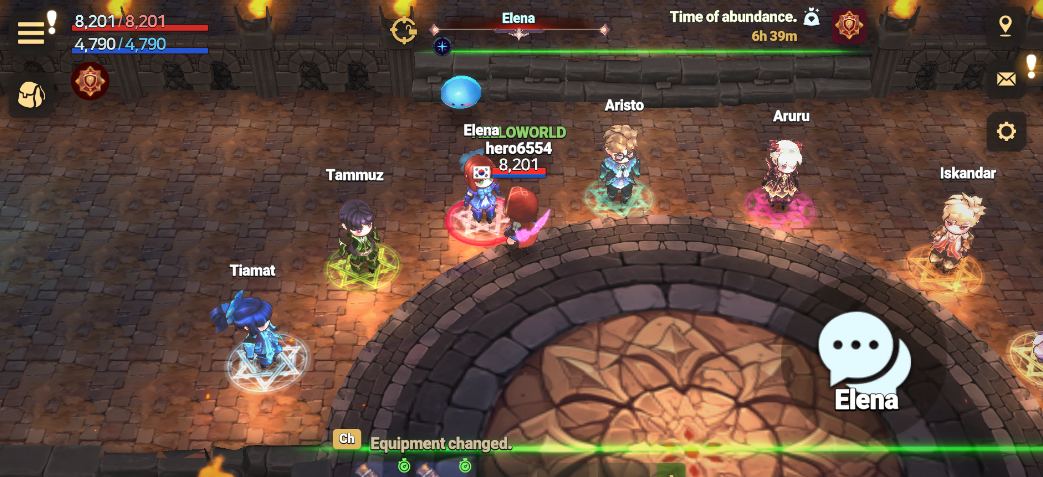The image size is (1043, 477).
Task: Click the Elena target name bar
Action: 518,19
